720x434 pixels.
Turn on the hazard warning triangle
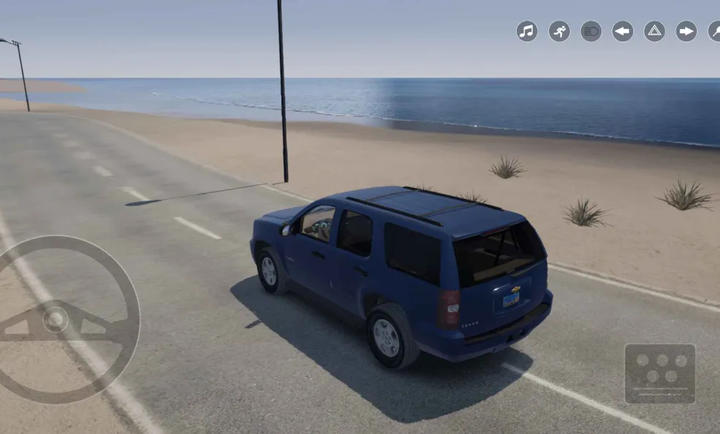[x=654, y=31]
